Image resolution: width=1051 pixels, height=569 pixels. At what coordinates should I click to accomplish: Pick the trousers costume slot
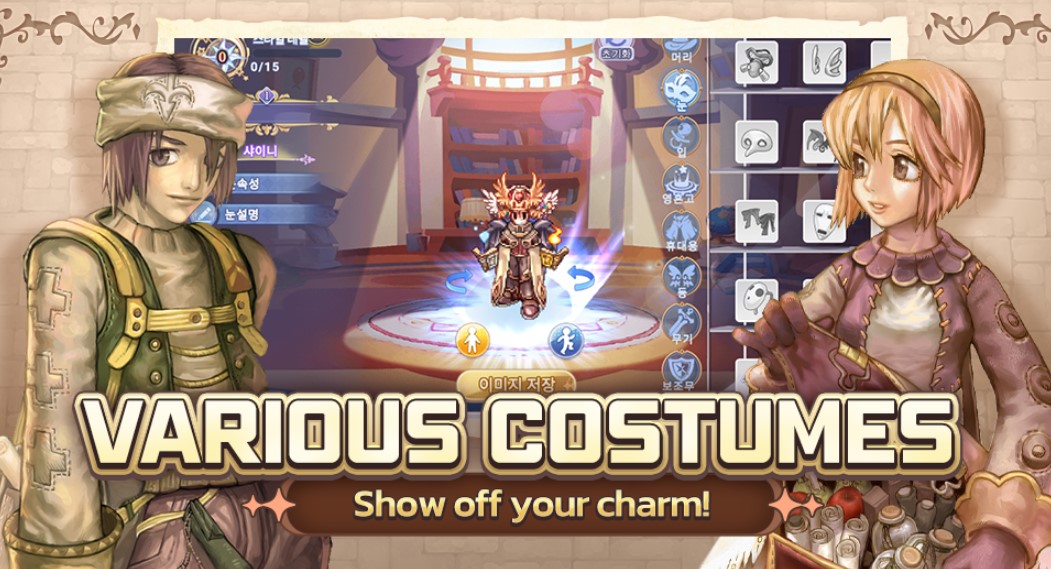coord(757,221)
